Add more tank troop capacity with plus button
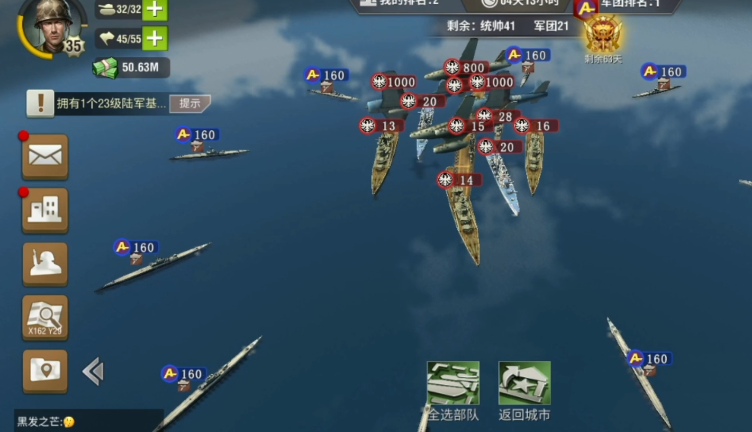This screenshot has height=432, width=752. [155, 10]
